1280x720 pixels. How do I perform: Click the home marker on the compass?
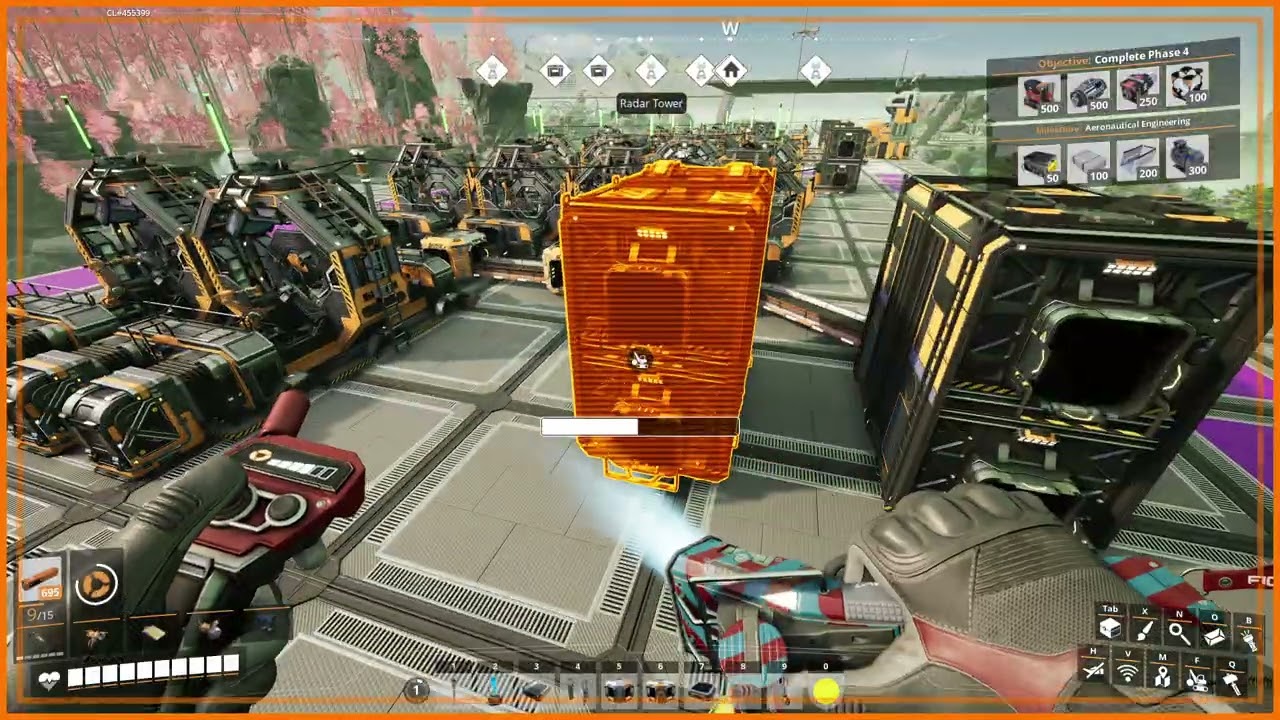[731, 71]
